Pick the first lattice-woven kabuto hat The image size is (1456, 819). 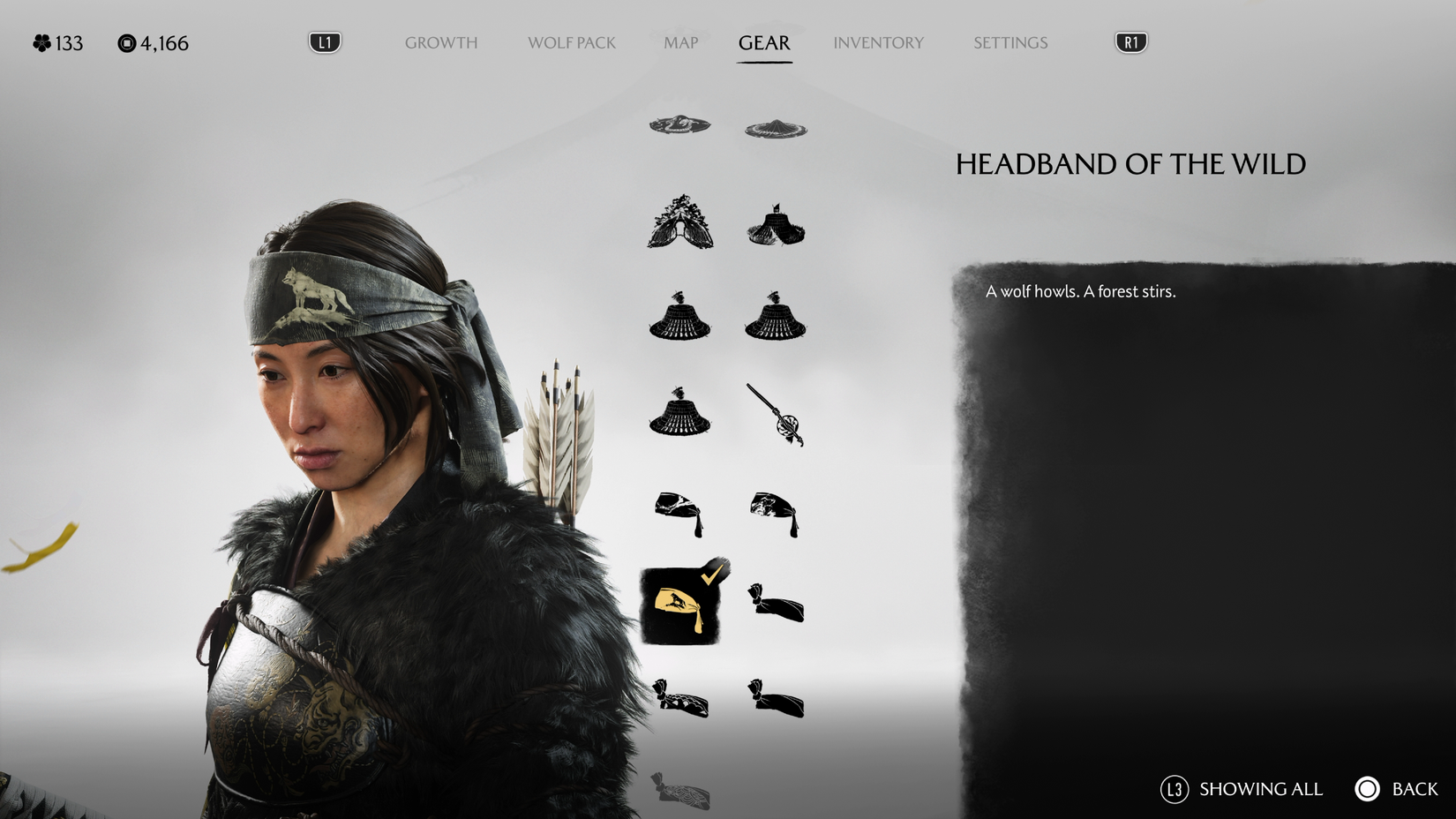coord(679,320)
